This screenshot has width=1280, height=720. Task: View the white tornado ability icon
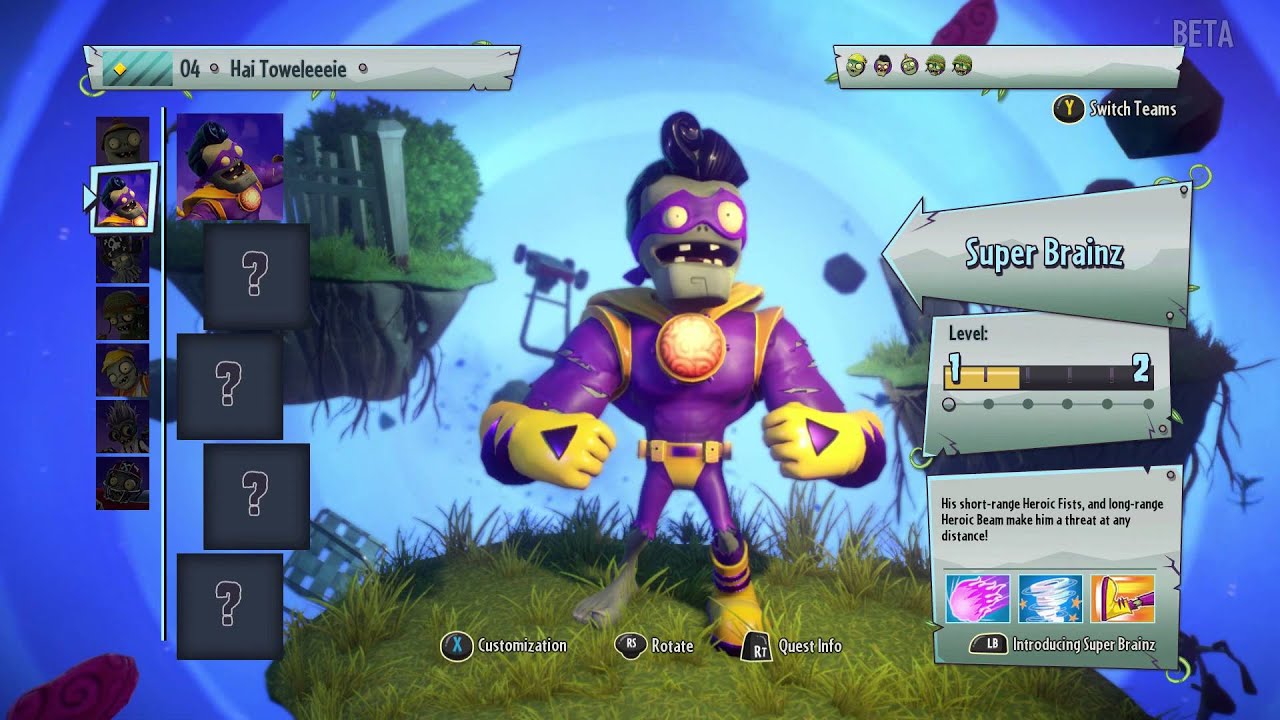tap(1050, 598)
